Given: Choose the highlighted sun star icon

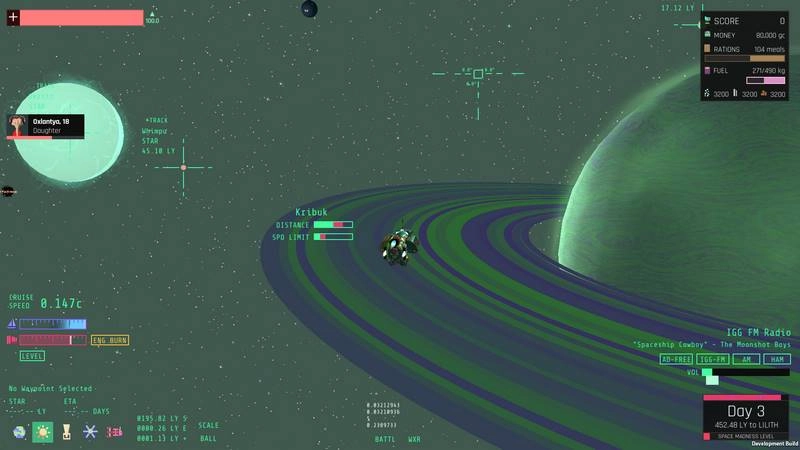Looking at the screenshot, I should click(43, 432).
